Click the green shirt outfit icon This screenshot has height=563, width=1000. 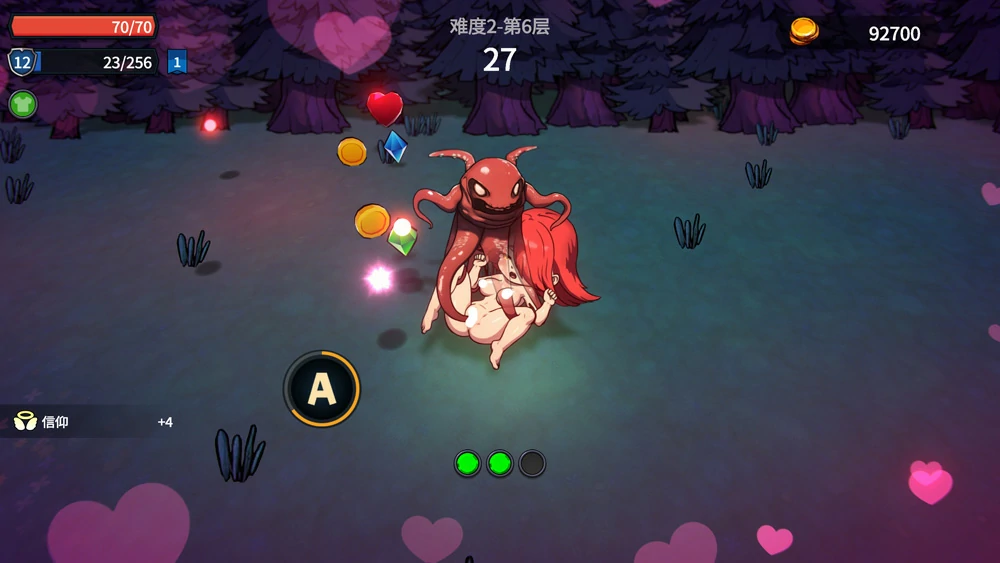tap(22, 104)
